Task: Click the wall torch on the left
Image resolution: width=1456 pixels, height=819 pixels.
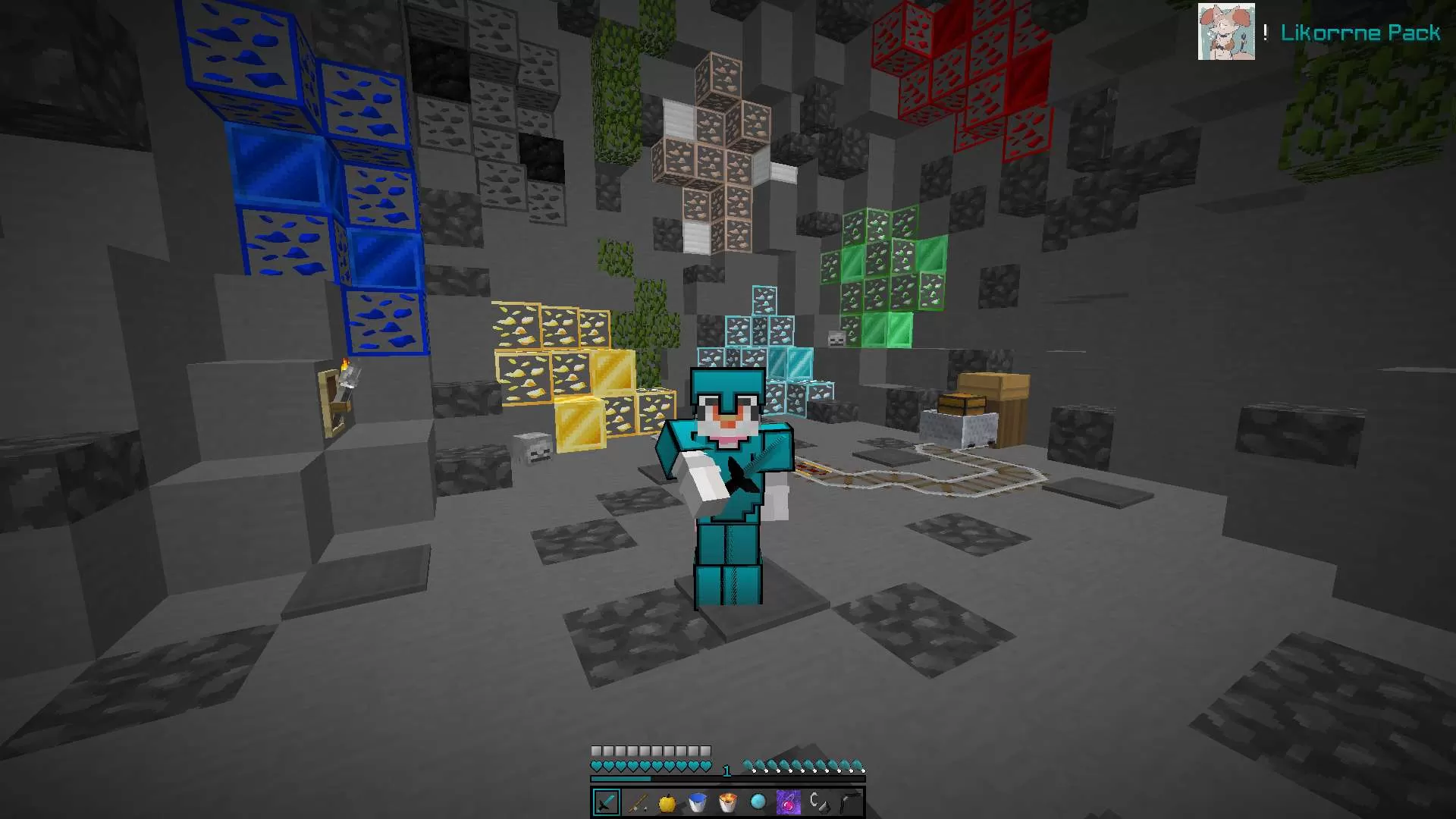Action: [345, 372]
